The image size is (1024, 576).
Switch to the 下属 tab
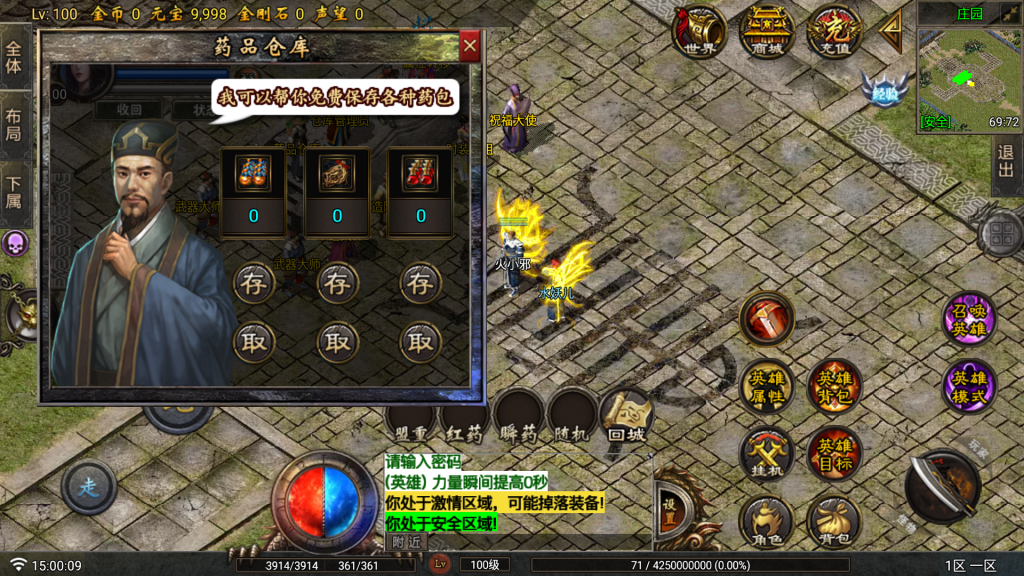(14, 193)
